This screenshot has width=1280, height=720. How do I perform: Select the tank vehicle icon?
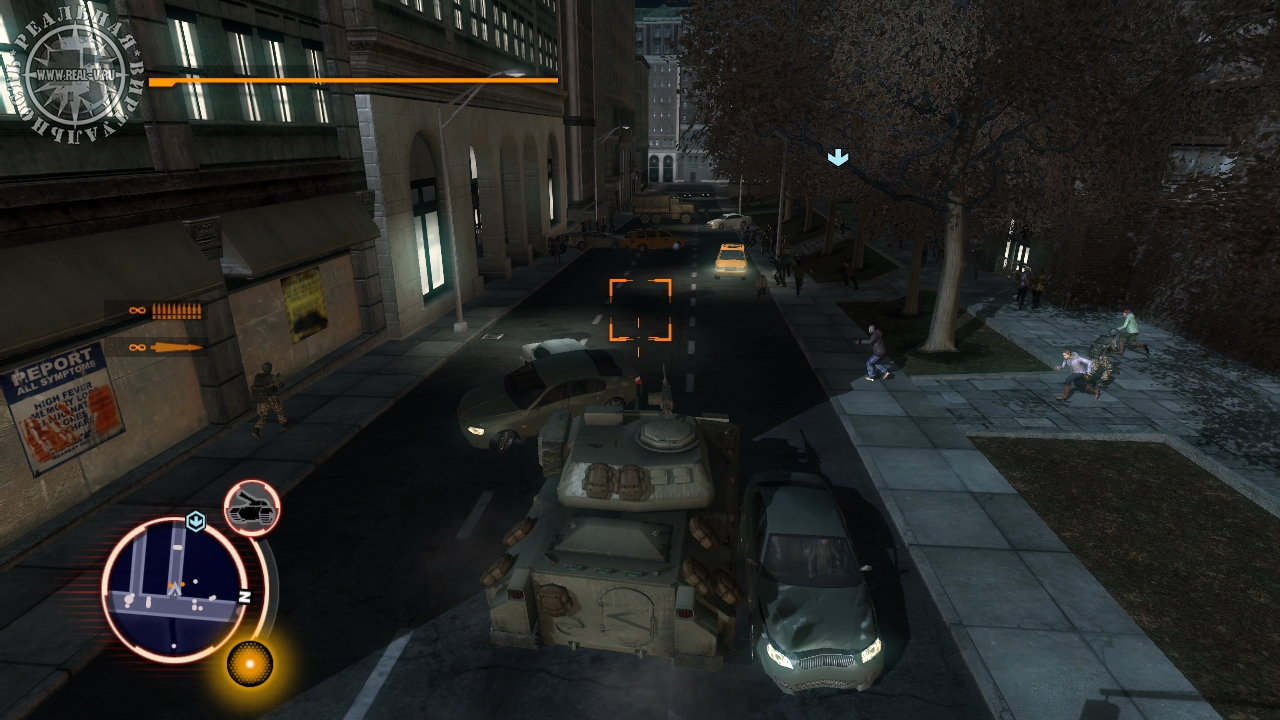pos(251,509)
